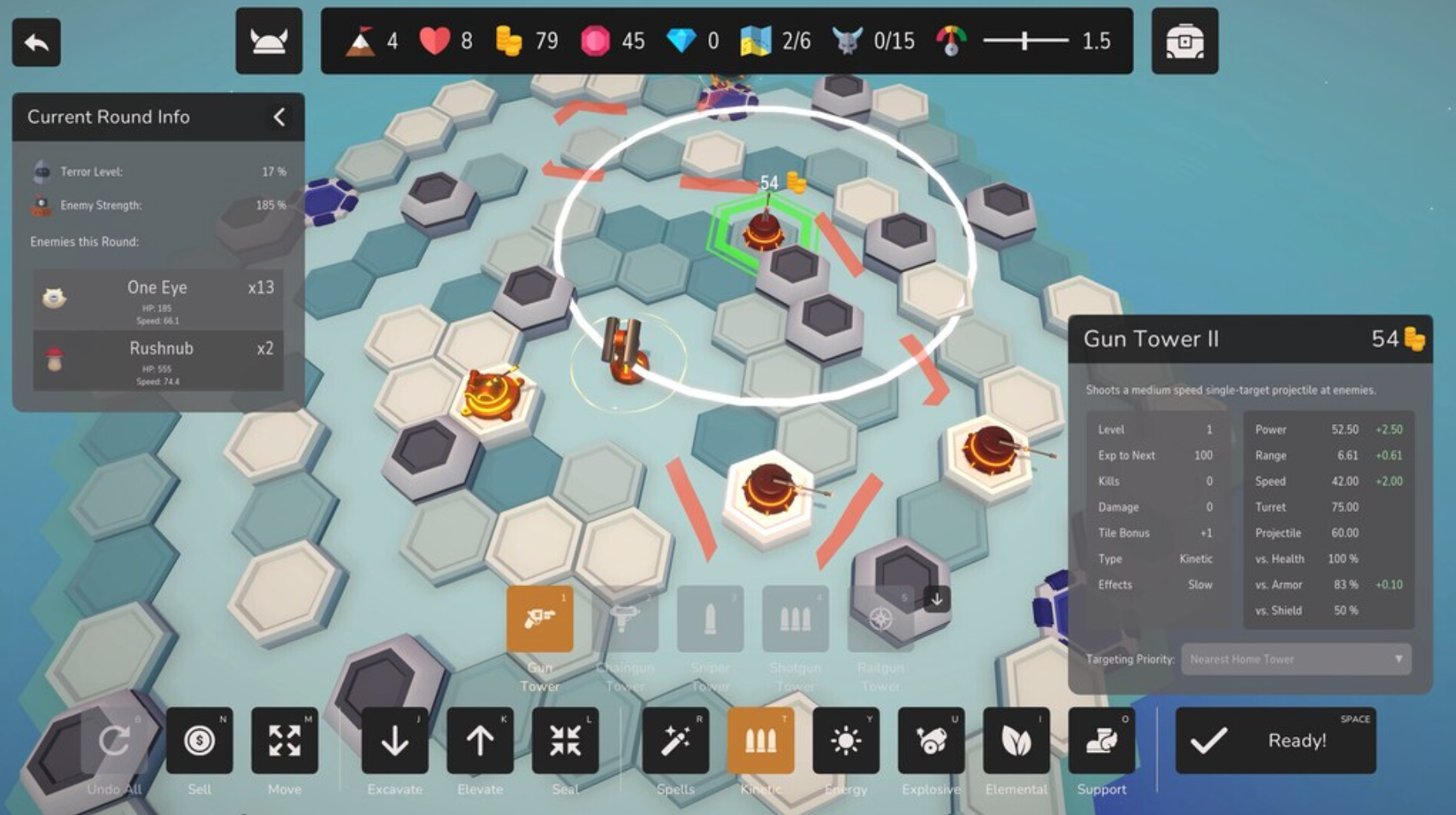This screenshot has height=815, width=1456.
Task: Select the Elevate action
Action: pyautogui.click(x=479, y=741)
